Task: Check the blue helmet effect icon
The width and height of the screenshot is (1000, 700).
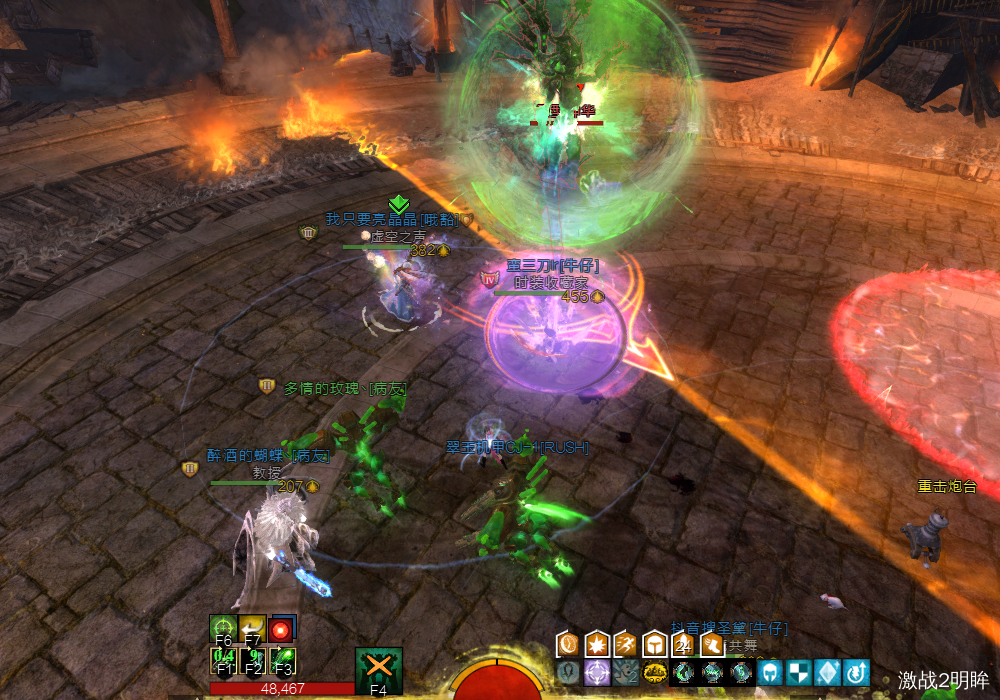Action: tap(770, 672)
